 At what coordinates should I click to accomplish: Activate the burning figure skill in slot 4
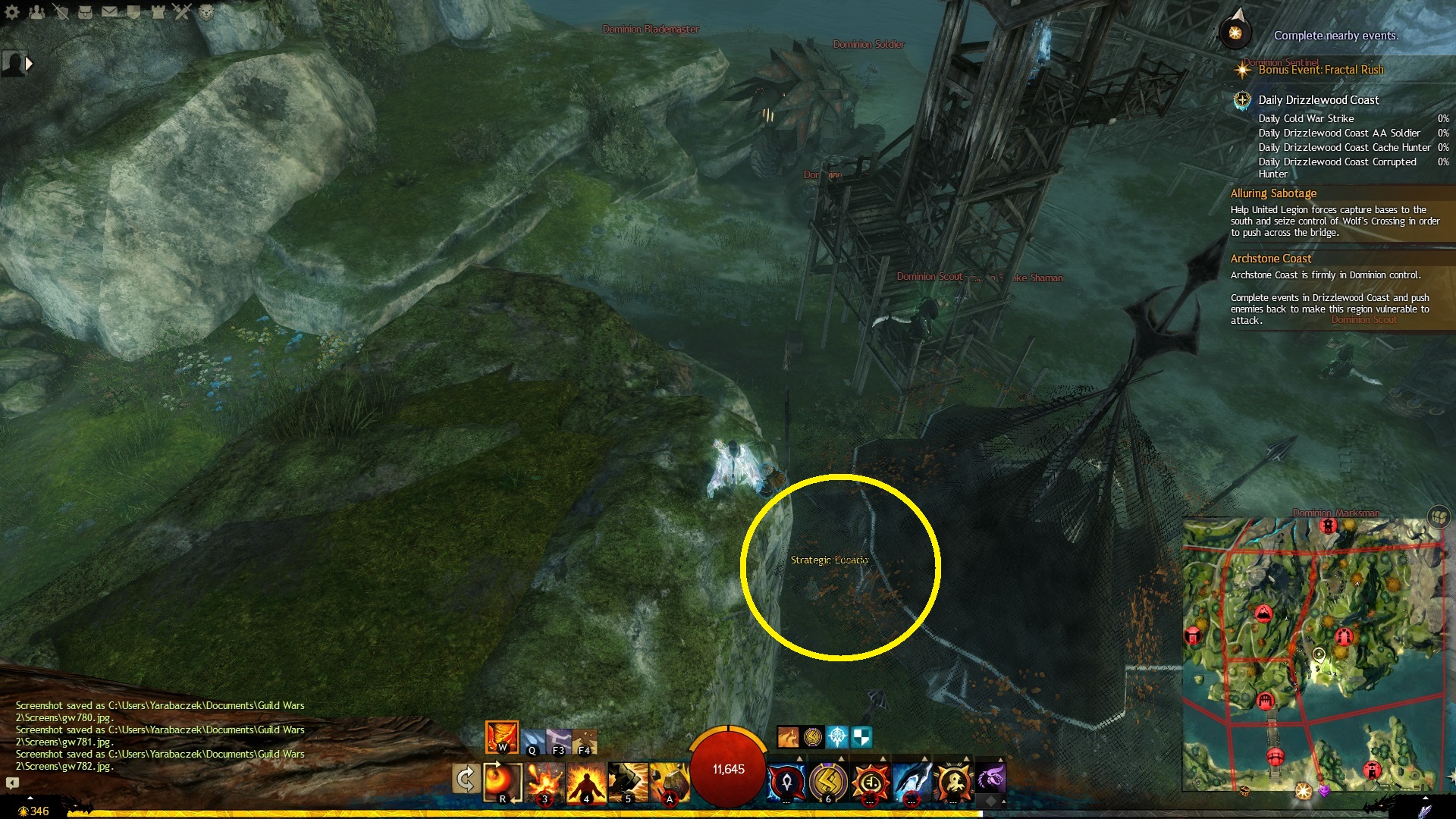586,781
